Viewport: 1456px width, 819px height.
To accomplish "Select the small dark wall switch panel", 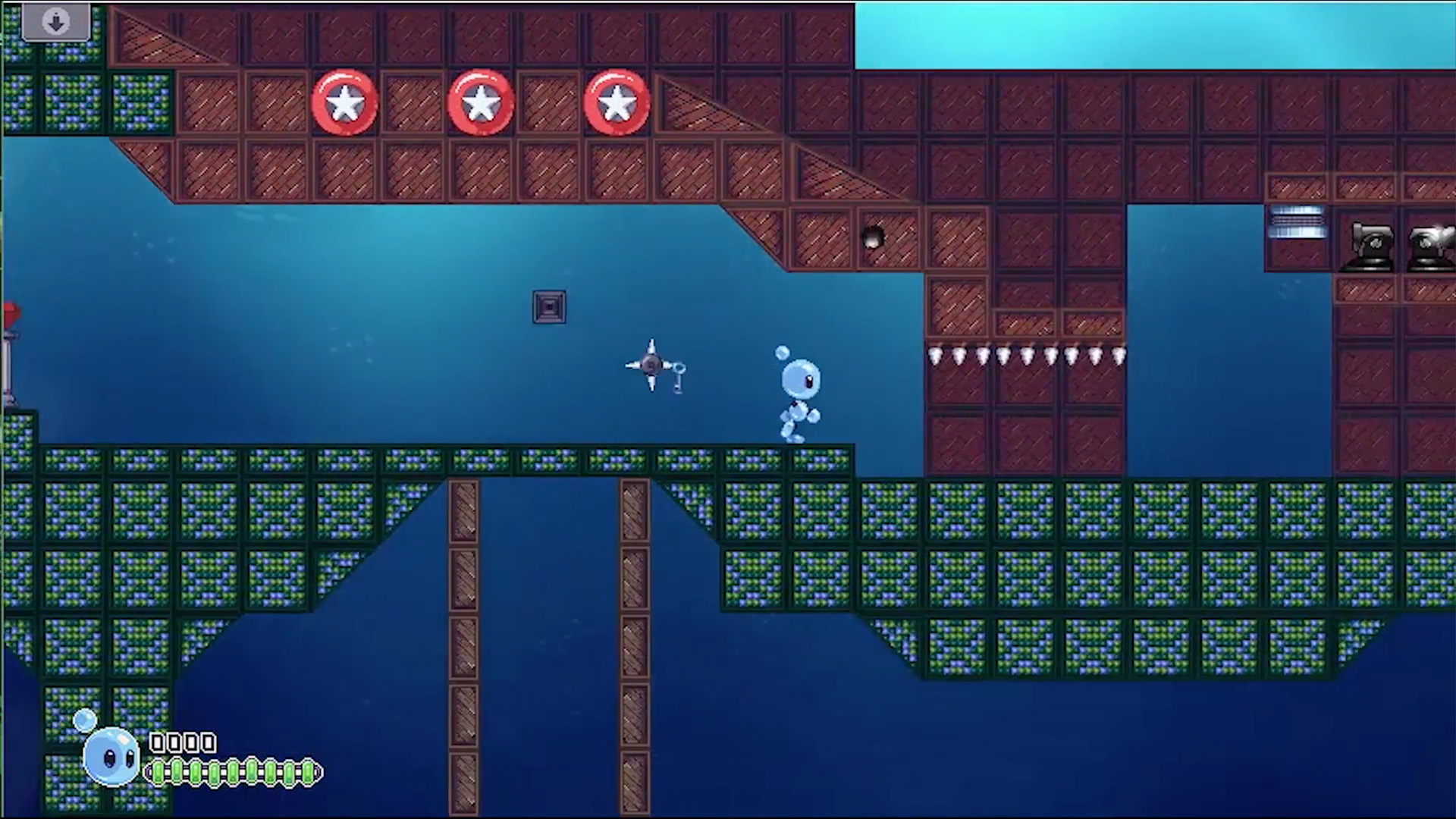I will point(549,306).
